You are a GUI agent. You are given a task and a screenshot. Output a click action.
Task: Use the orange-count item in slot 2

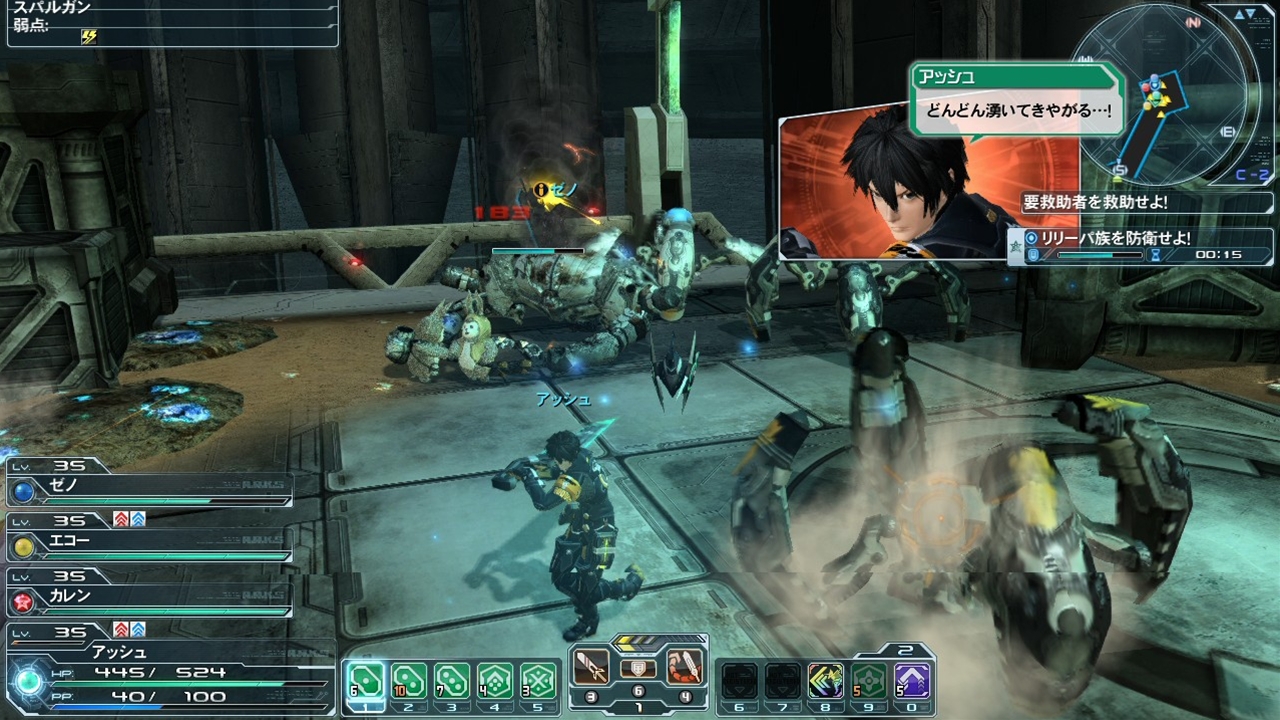(x=409, y=681)
